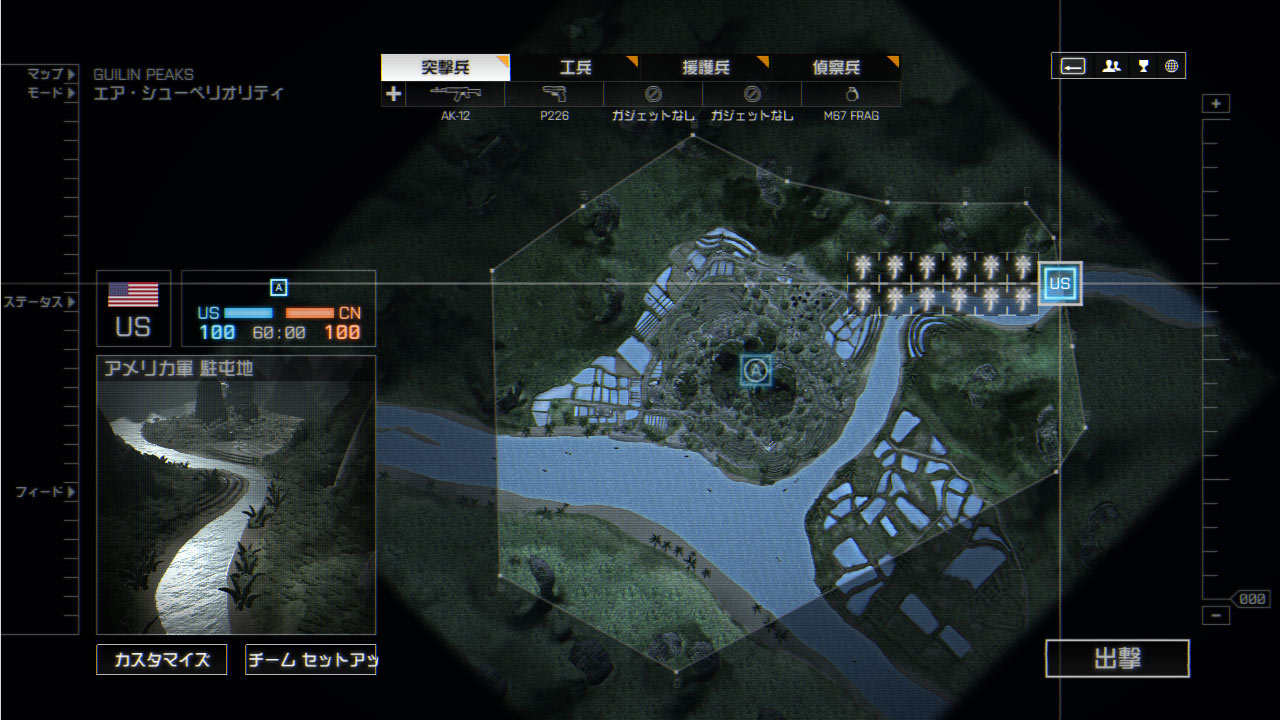This screenshot has height=720, width=1280.
Task: Open the チーム セットアップ team setup
Action: [310, 660]
